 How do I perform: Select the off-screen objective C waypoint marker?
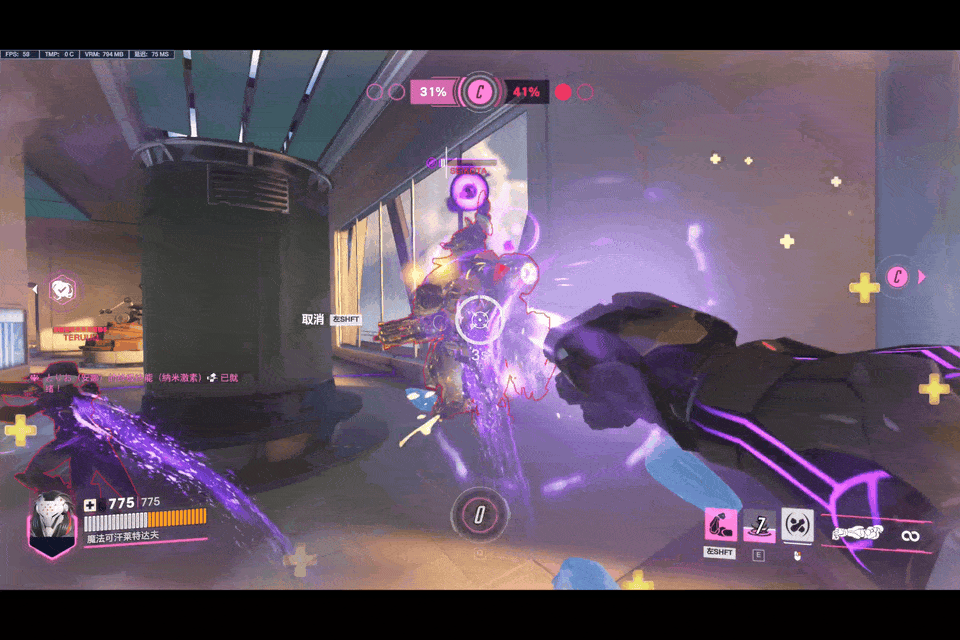(898, 277)
